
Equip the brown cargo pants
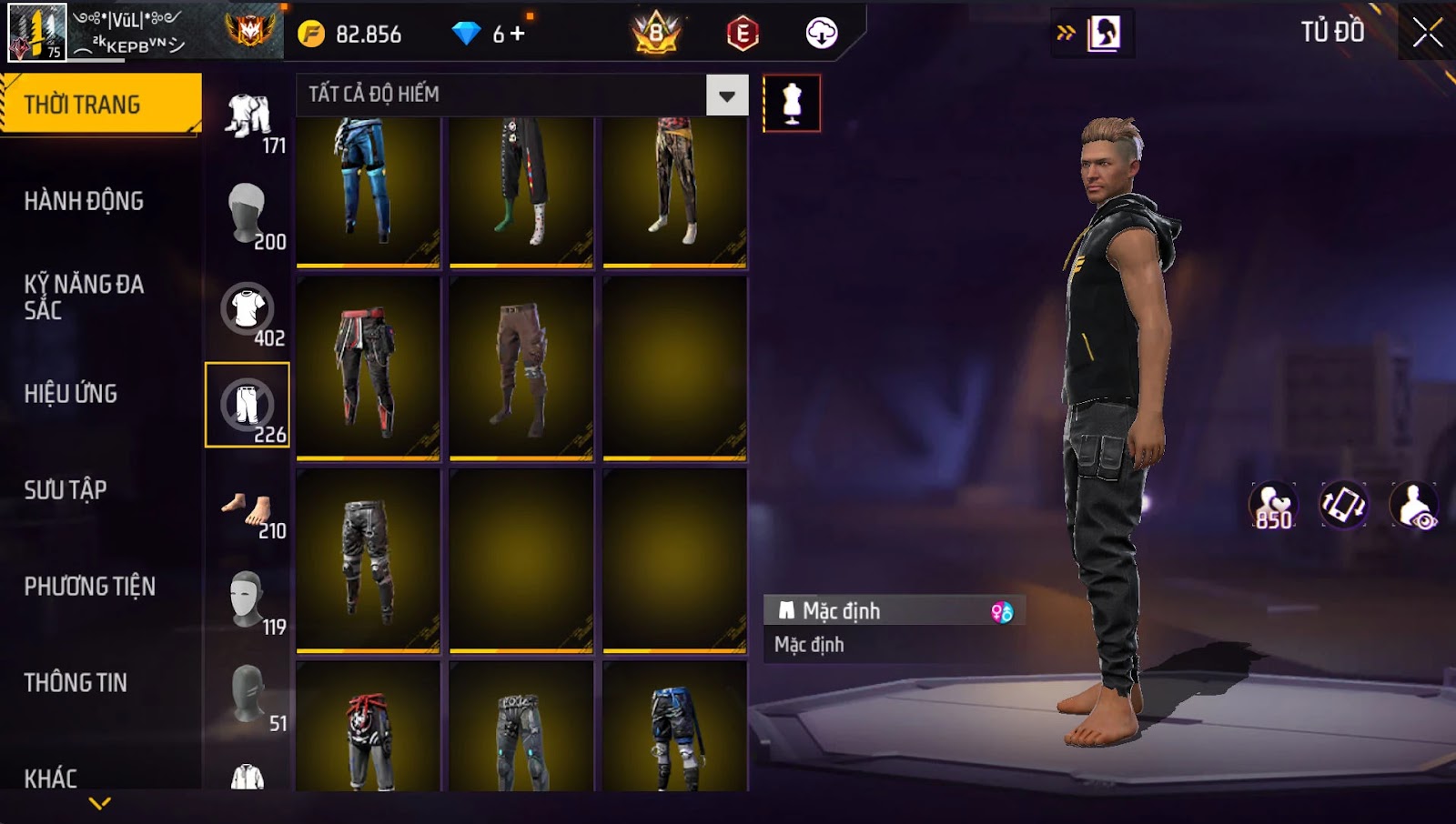[x=521, y=368]
